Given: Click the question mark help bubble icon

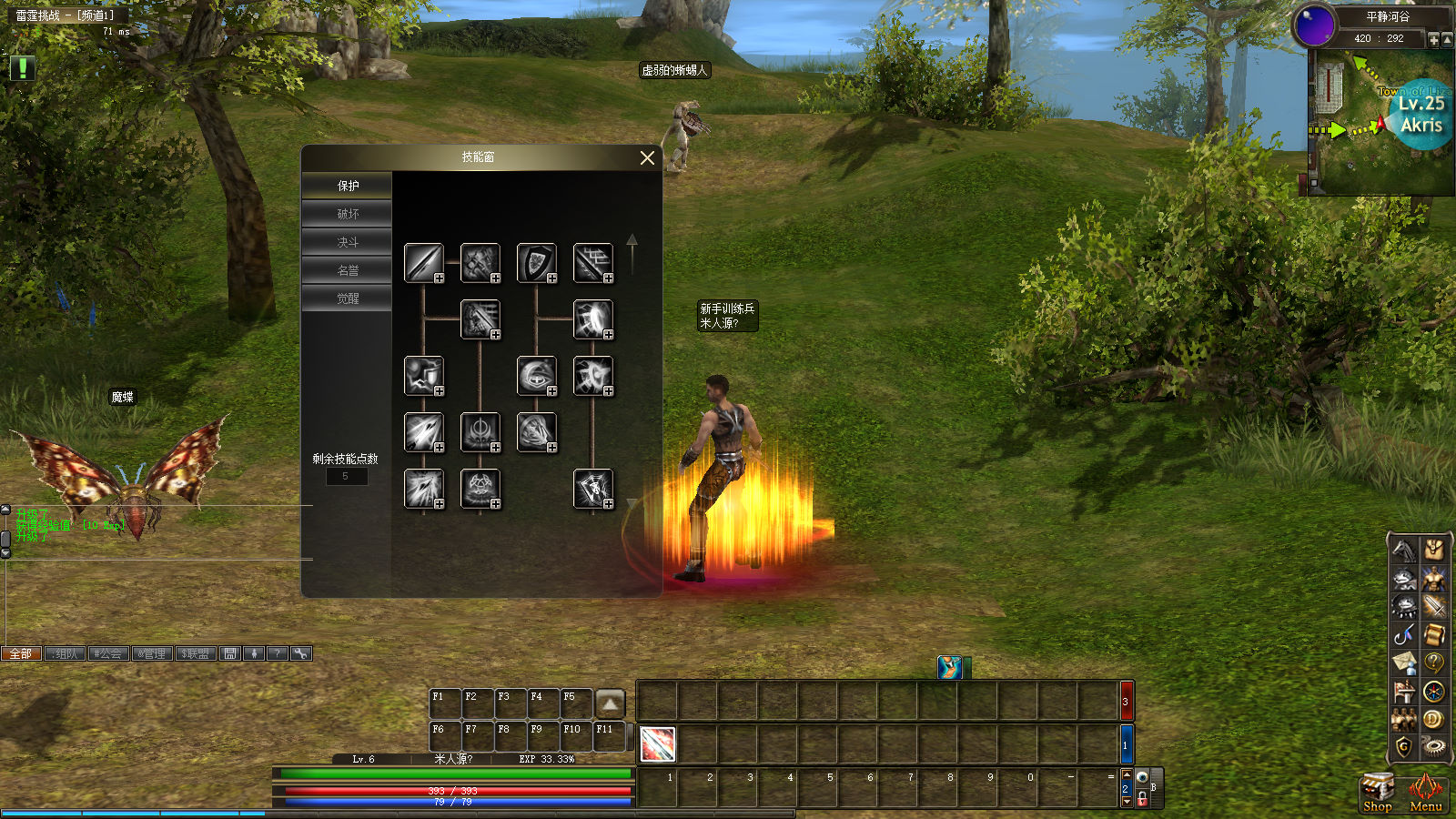Looking at the screenshot, I should click(x=1434, y=662).
